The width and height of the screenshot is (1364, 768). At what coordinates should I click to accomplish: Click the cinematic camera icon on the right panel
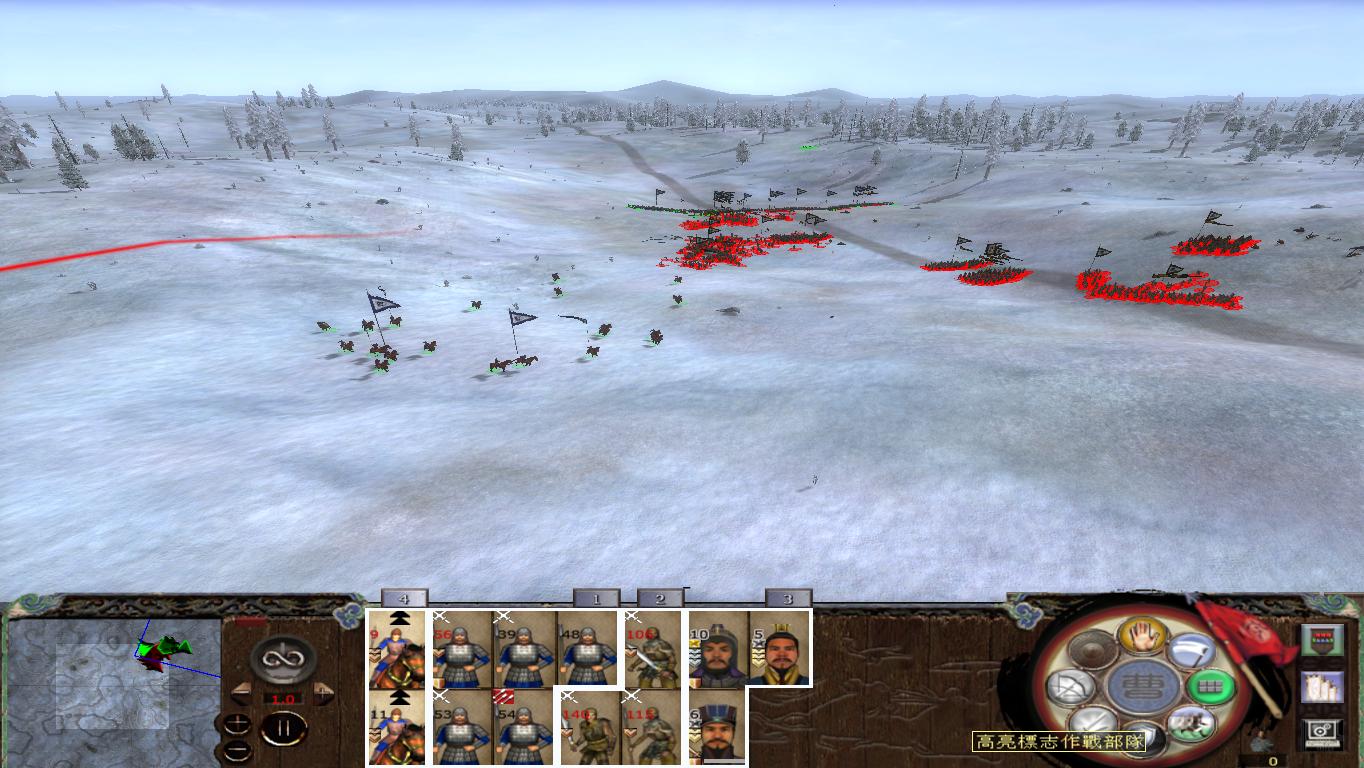(x=1323, y=733)
